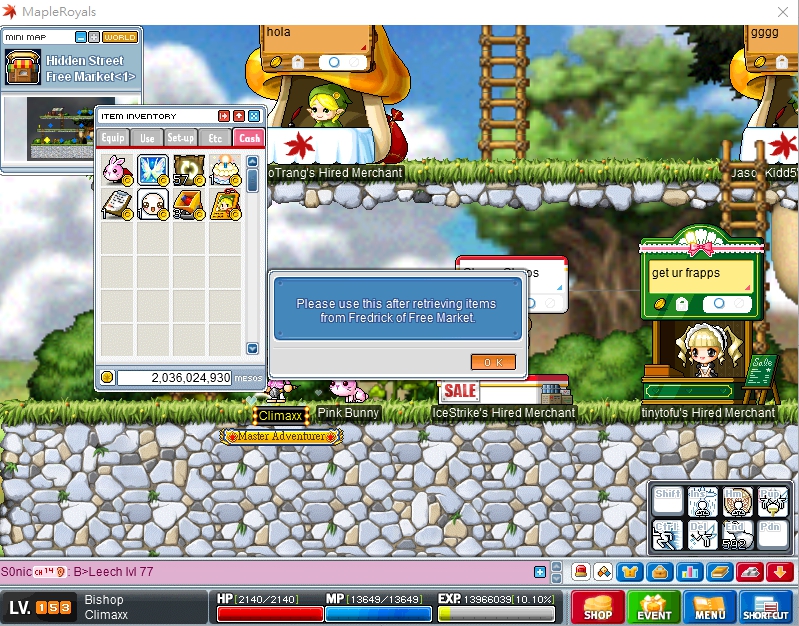Open the inventory bag icon

pos(659,572)
